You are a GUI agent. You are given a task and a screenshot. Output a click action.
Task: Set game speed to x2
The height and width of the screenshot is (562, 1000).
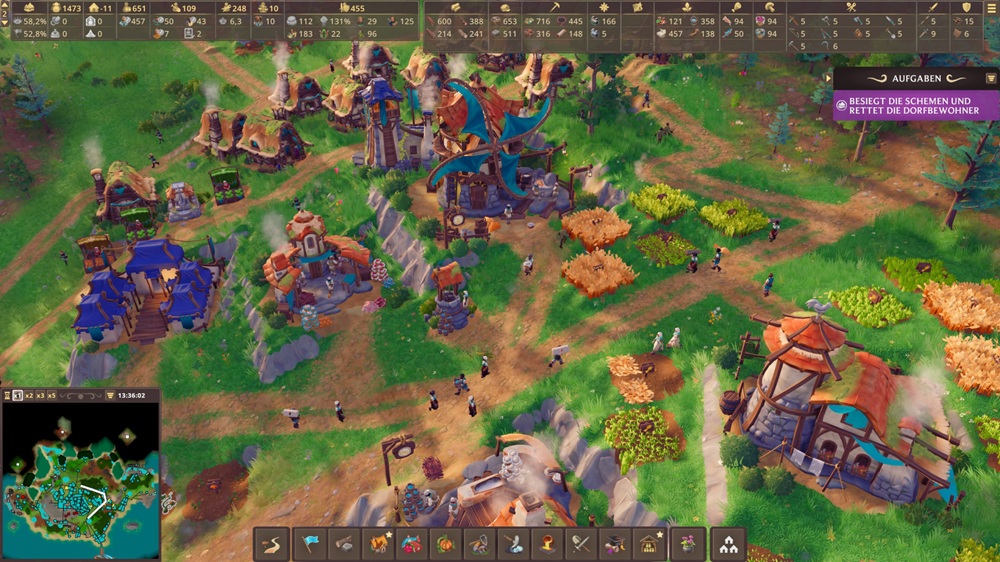pyautogui.click(x=31, y=396)
